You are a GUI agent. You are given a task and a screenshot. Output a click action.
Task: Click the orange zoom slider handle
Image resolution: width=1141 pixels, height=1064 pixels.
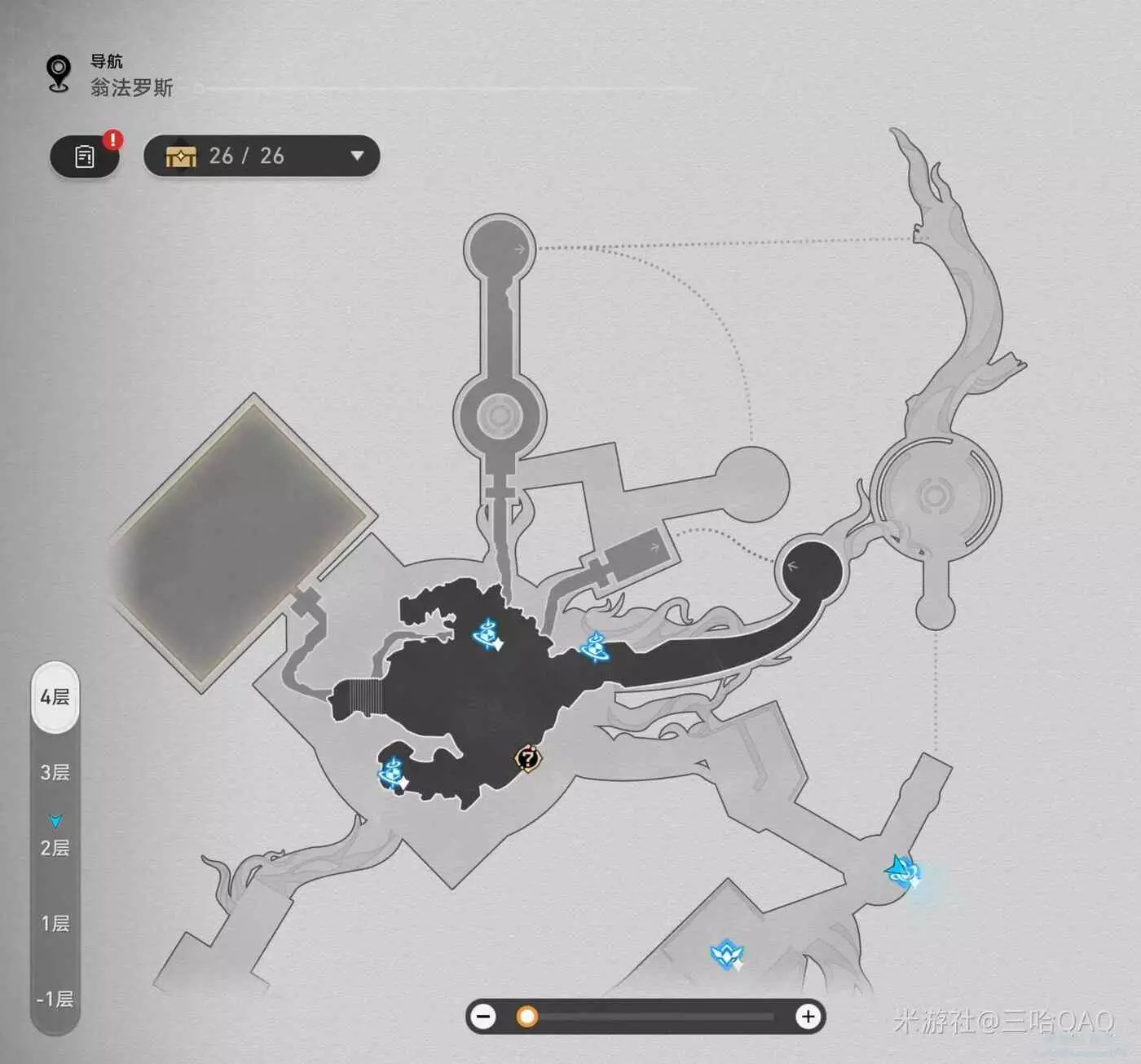(x=527, y=1017)
